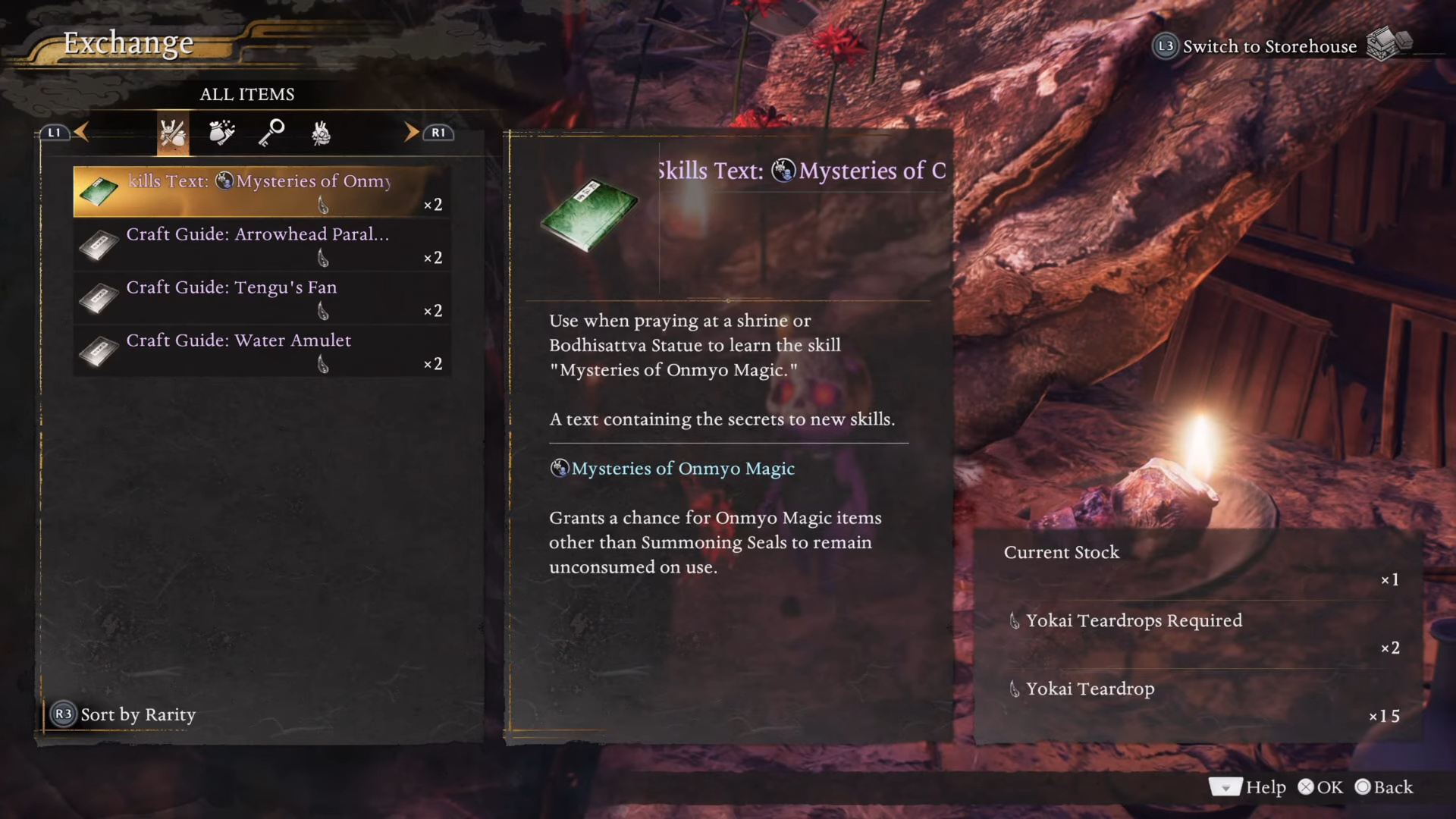
Task: Click the left arrow to previous category
Action: (x=82, y=132)
